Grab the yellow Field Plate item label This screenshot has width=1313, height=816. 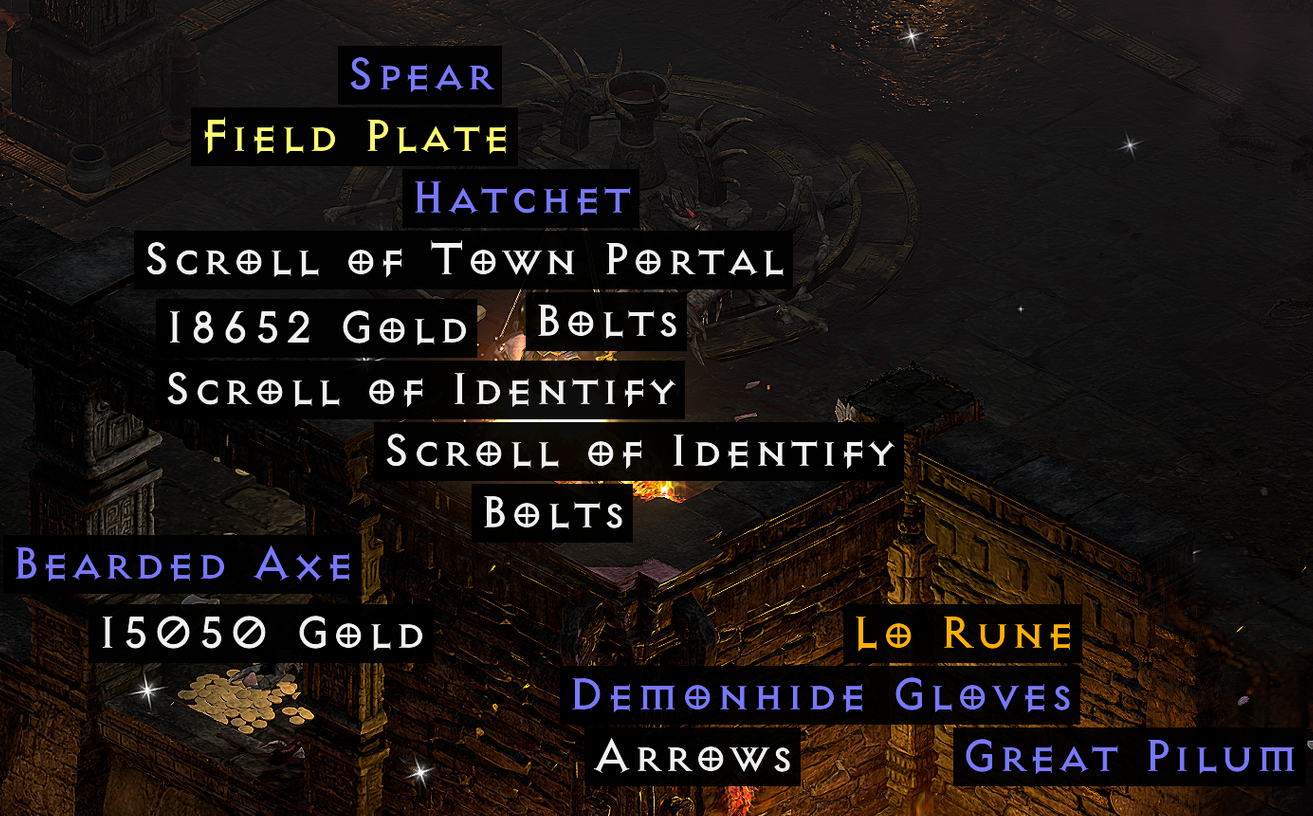tap(353, 138)
